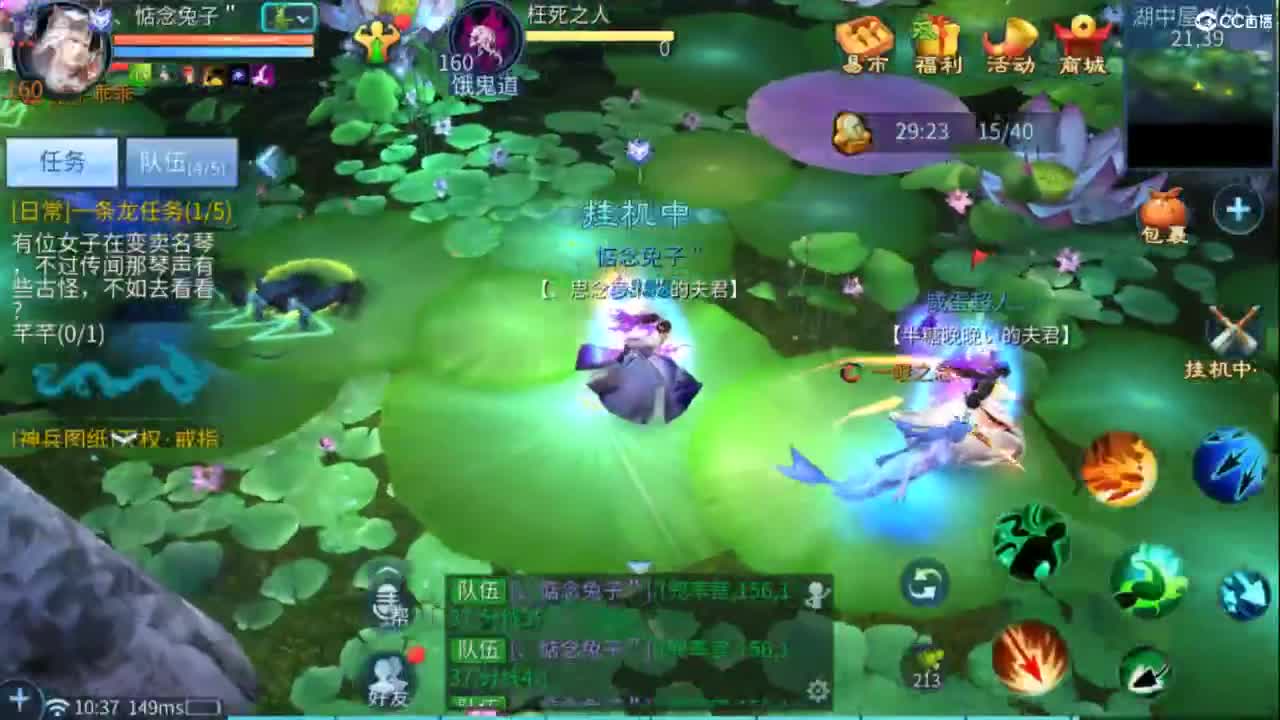
Task: Click the camera reset circular arrows icon
Action: (922, 587)
